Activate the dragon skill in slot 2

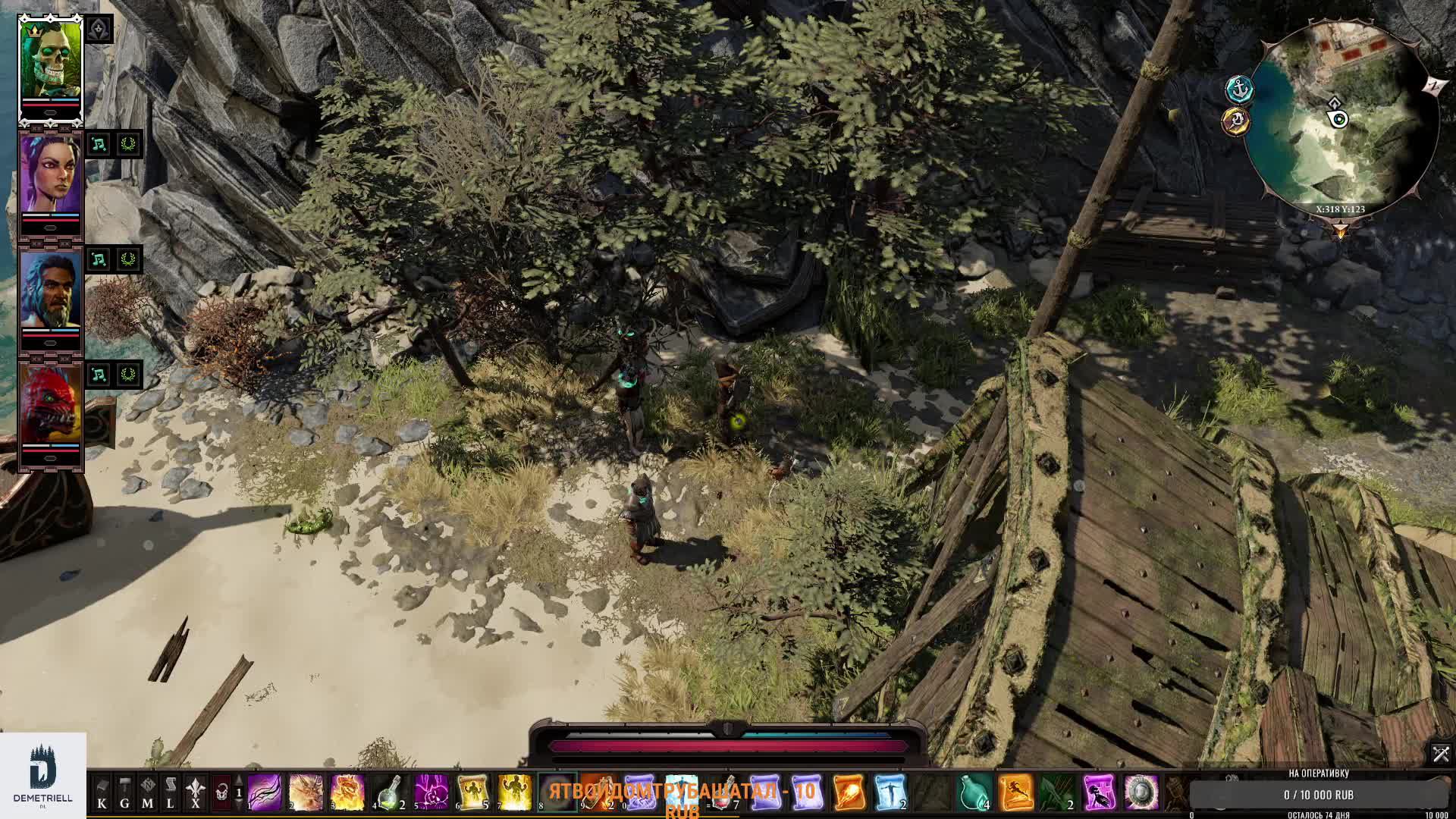[x=306, y=793]
